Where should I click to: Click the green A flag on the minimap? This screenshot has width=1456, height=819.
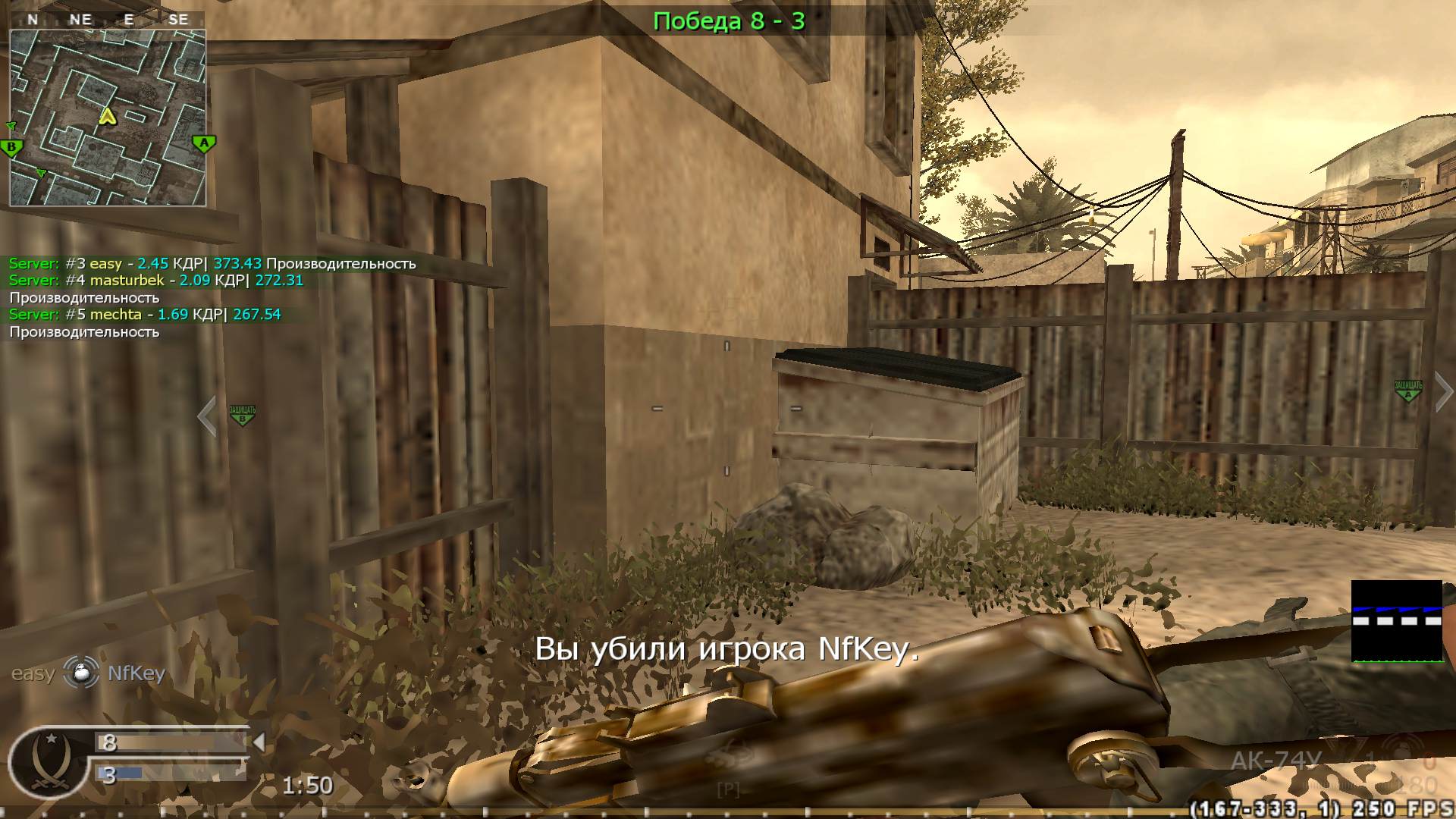[202, 142]
